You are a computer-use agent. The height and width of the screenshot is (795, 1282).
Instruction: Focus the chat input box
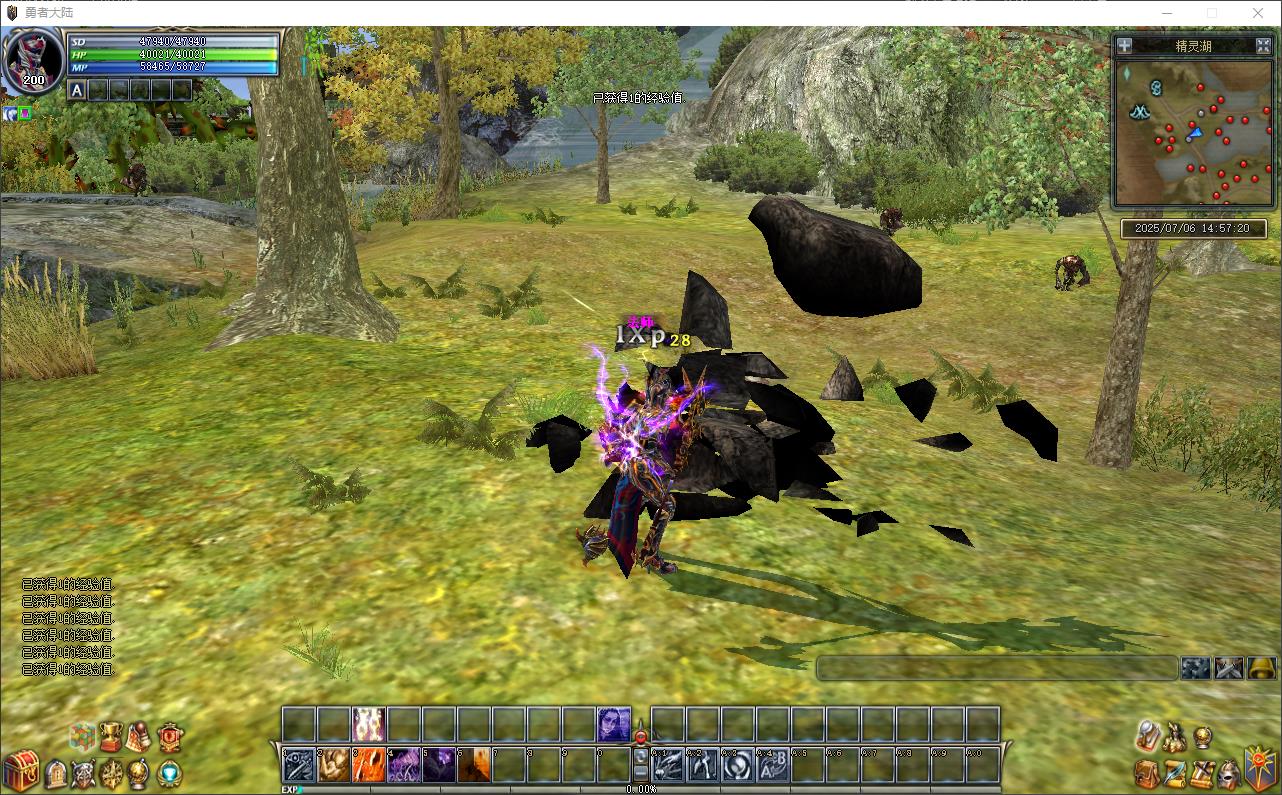tap(997, 668)
